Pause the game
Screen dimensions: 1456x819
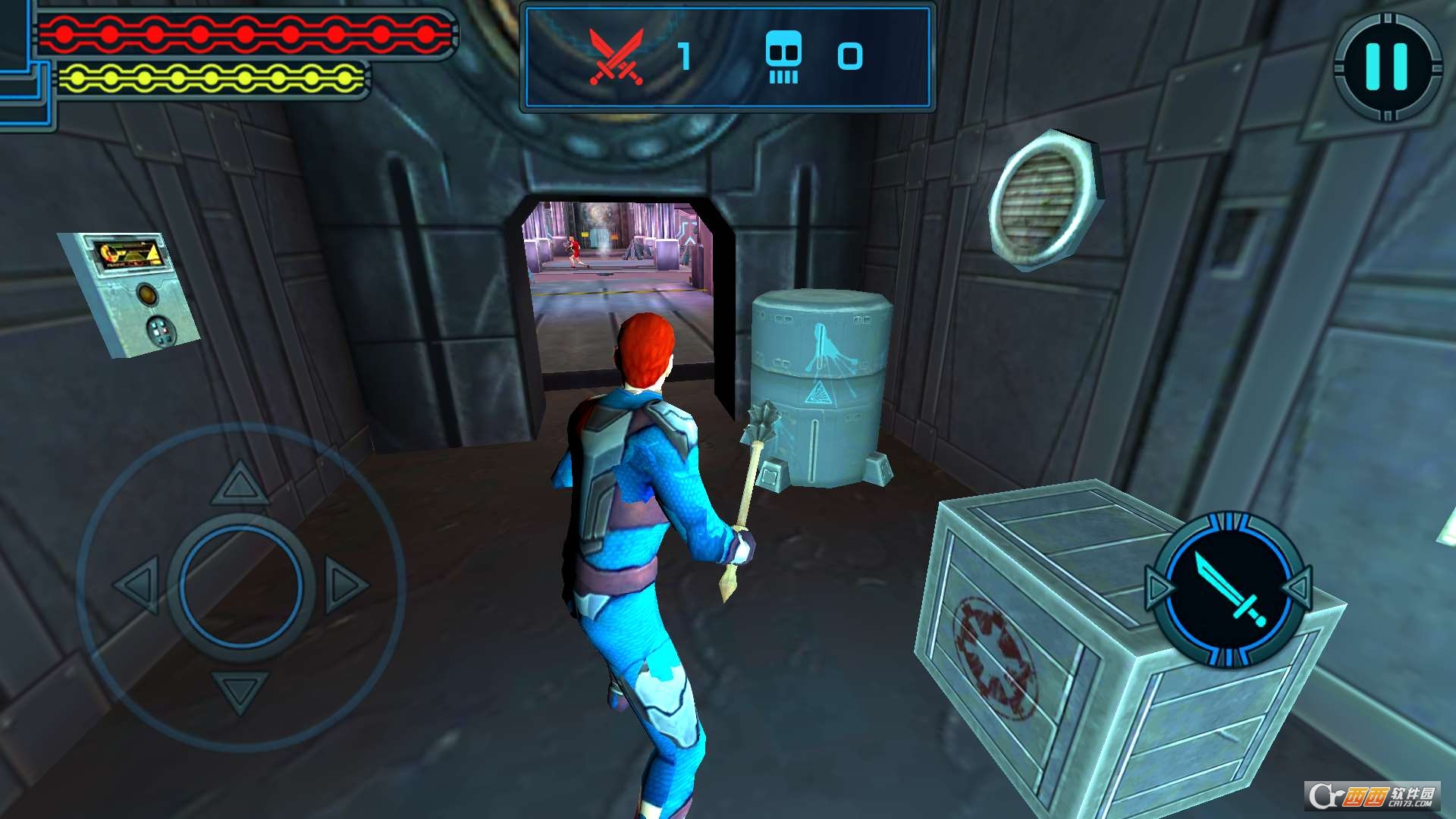(x=1387, y=67)
